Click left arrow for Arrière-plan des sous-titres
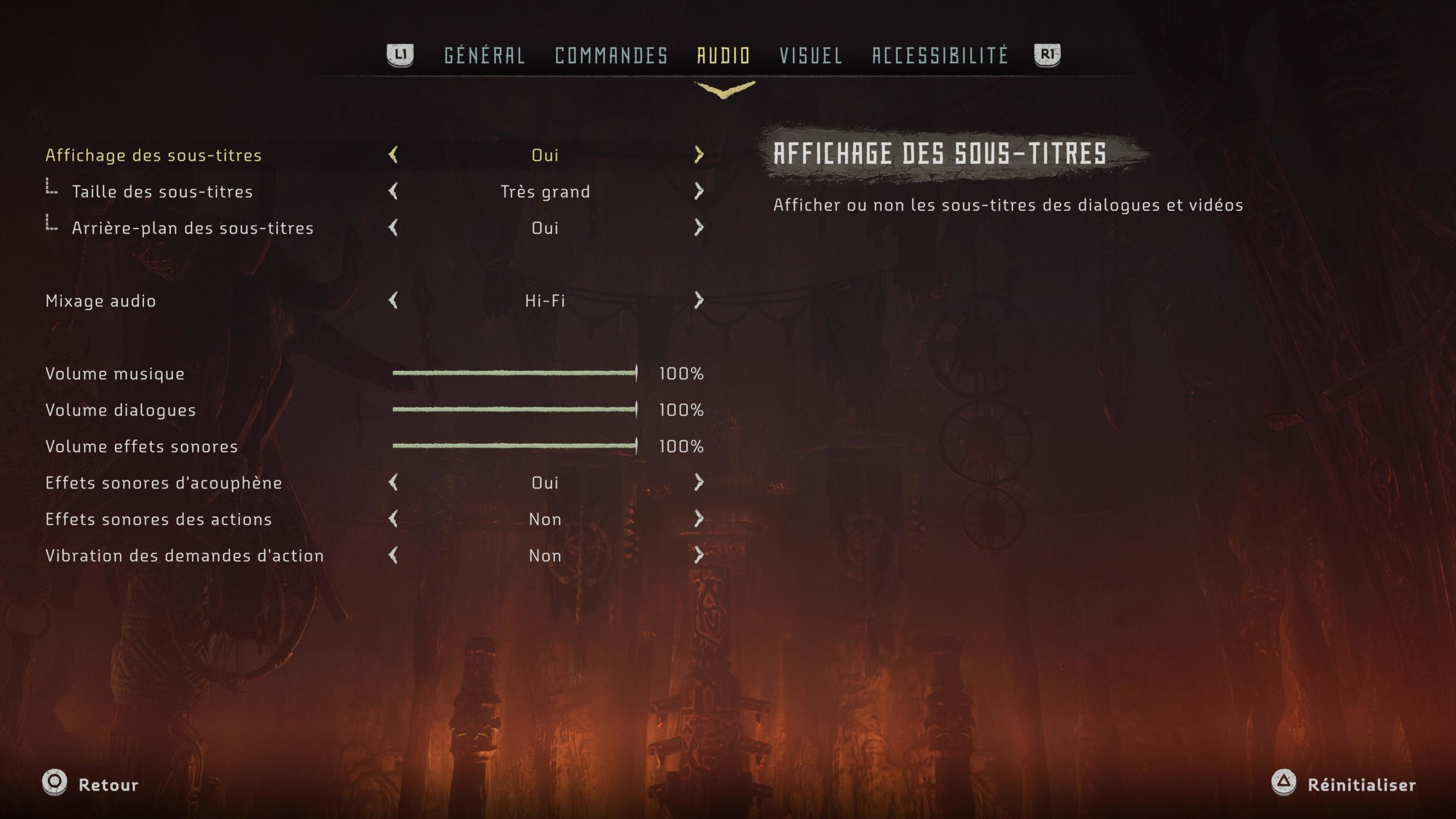 393,227
